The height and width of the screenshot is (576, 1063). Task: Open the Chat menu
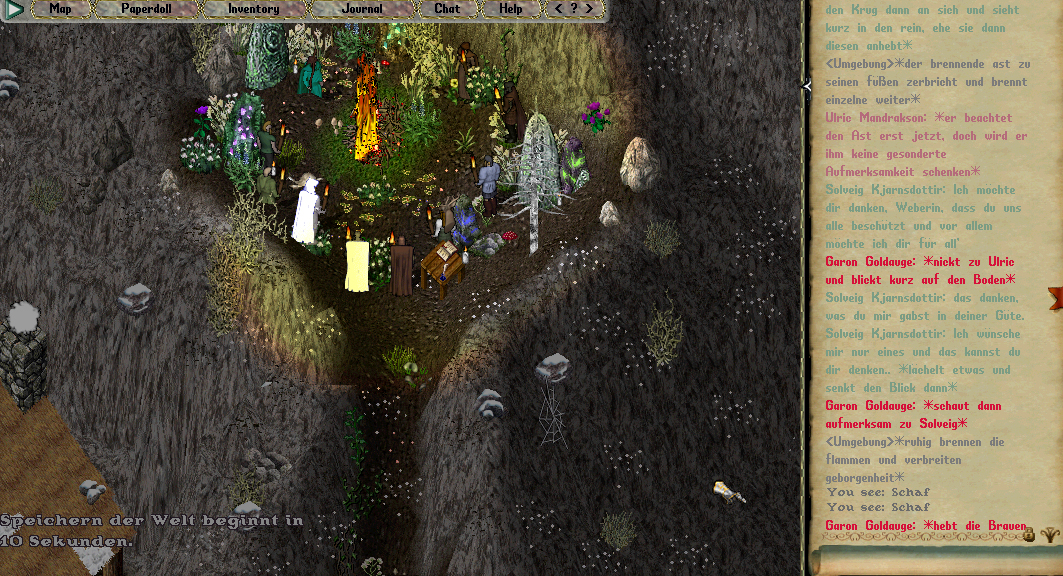point(447,9)
